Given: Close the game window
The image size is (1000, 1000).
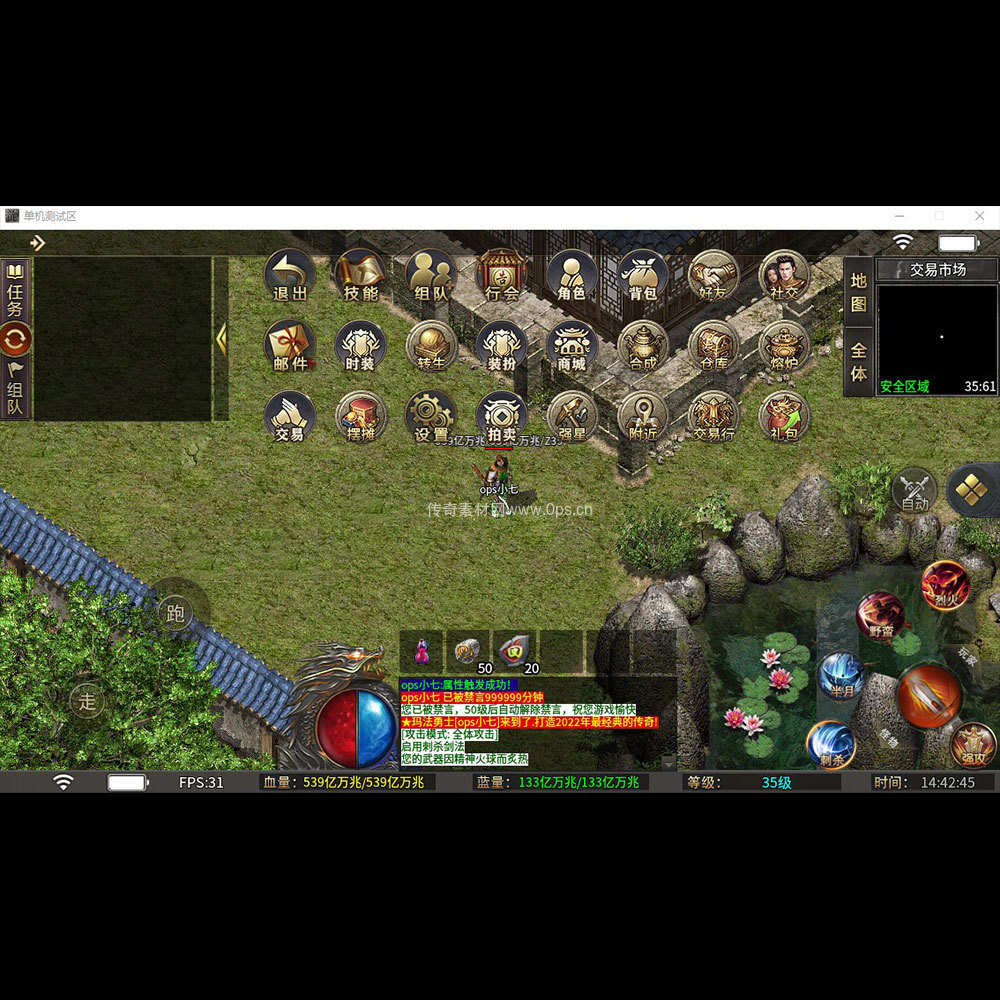Looking at the screenshot, I should [x=979, y=216].
